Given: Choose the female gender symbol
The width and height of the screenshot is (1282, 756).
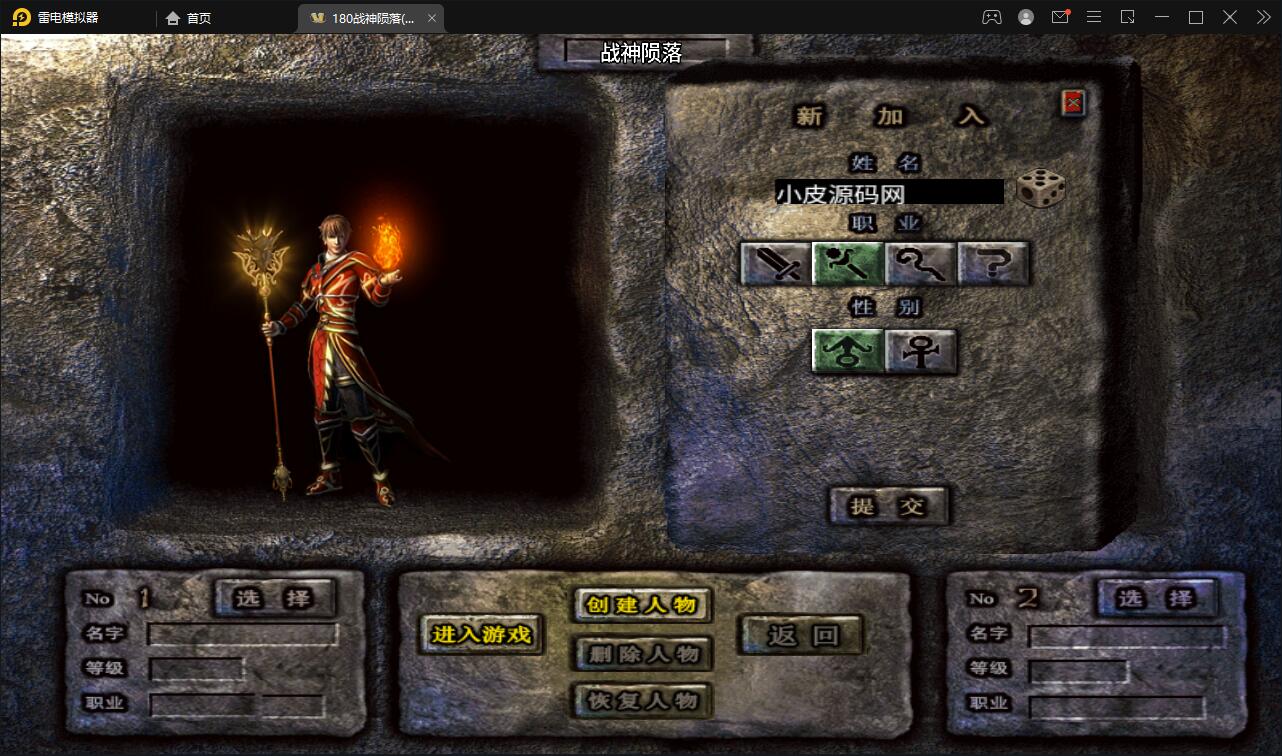Looking at the screenshot, I should coord(920,351).
